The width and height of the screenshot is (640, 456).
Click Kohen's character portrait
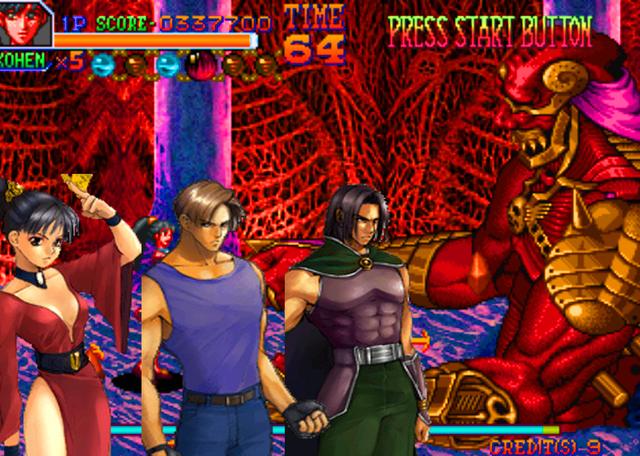click(25, 23)
